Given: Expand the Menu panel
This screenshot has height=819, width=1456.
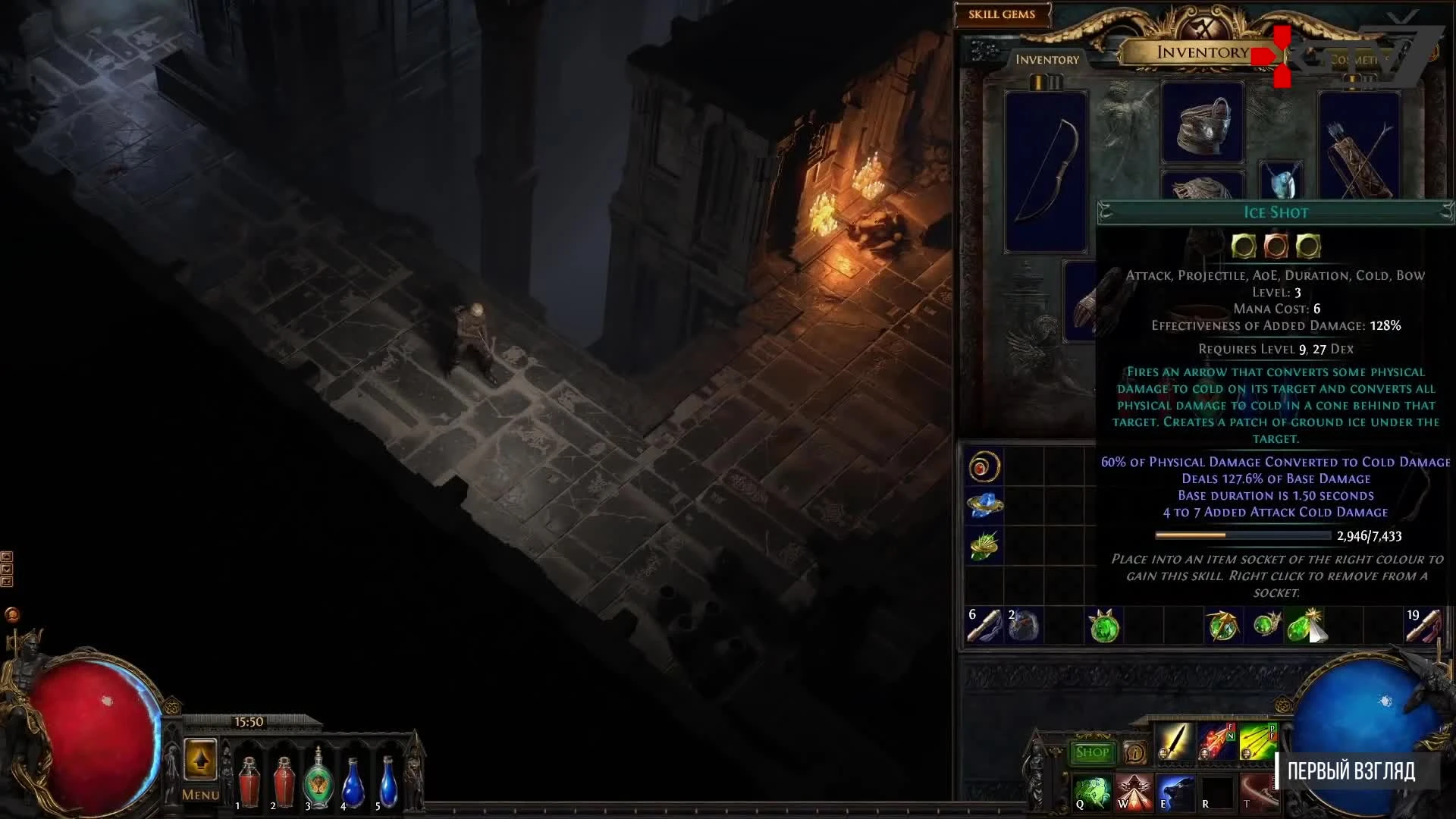Looking at the screenshot, I should (x=199, y=796).
